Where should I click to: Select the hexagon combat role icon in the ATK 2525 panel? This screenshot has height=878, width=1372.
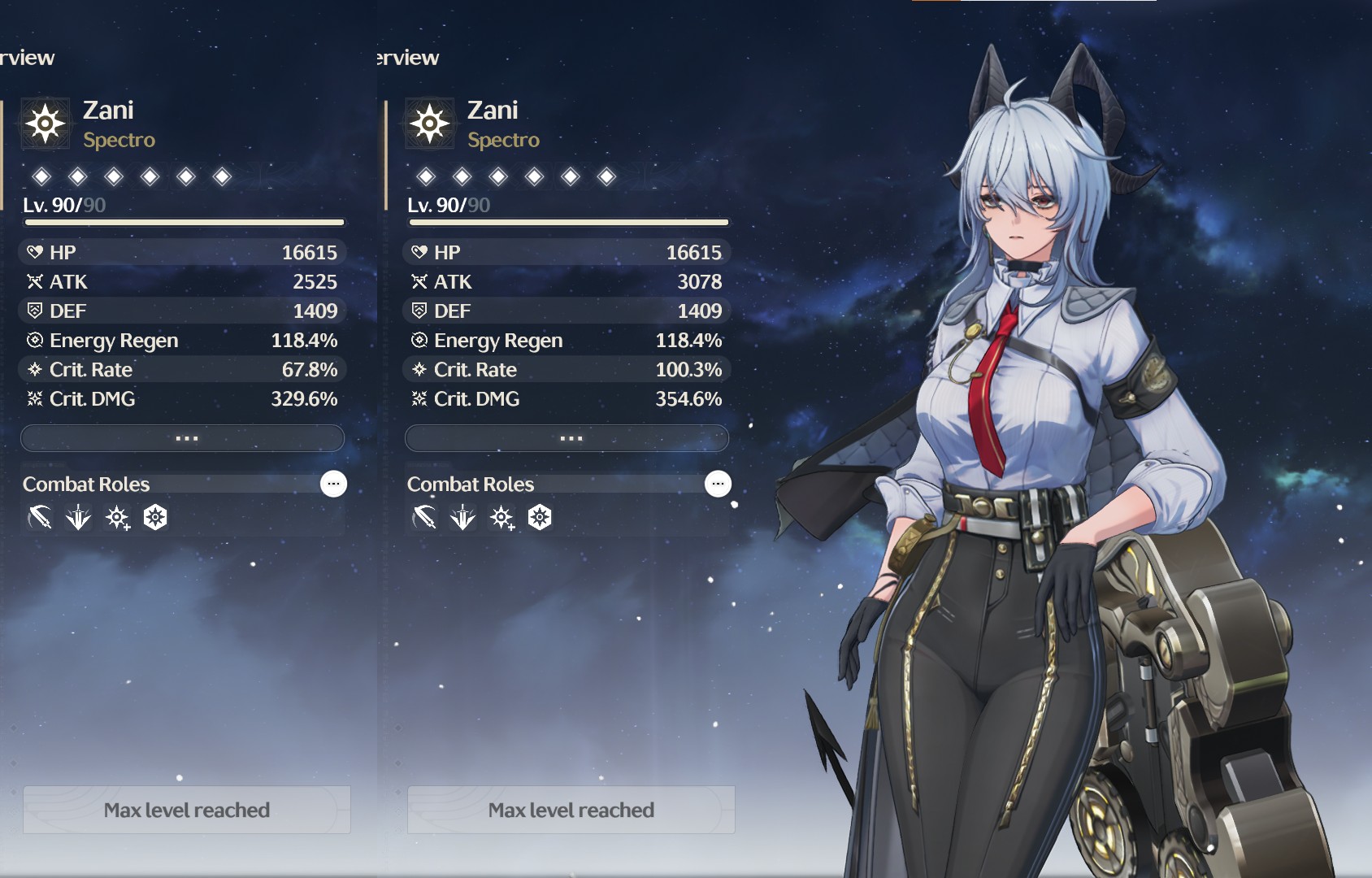155,517
